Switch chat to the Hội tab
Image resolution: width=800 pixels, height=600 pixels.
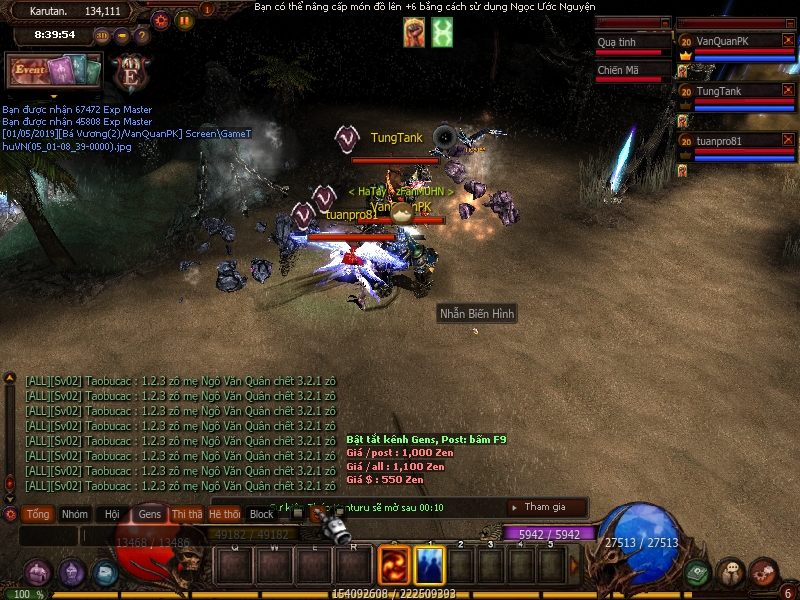[x=112, y=514]
